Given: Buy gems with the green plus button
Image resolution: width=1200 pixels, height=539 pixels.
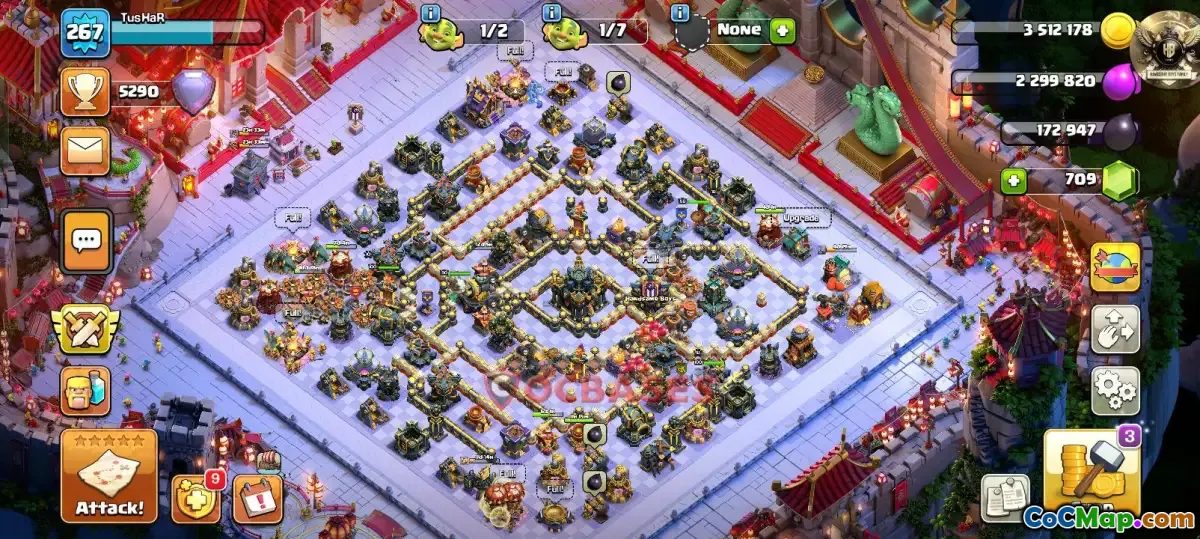Looking at the screenshot, I should pyautogui.click(x=1013, y=183).
